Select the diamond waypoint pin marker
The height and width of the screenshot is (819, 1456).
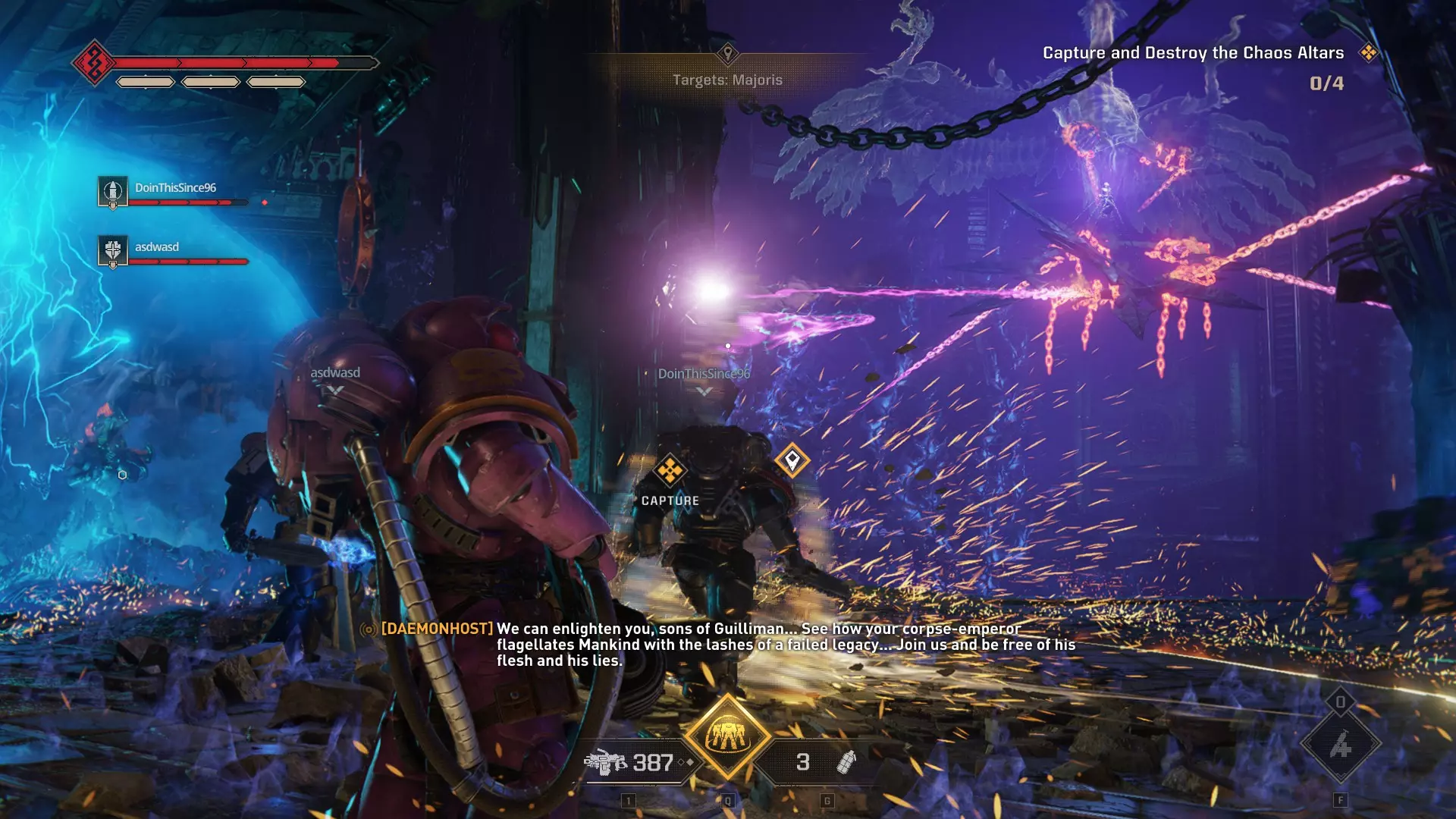(x=792, y=460)
